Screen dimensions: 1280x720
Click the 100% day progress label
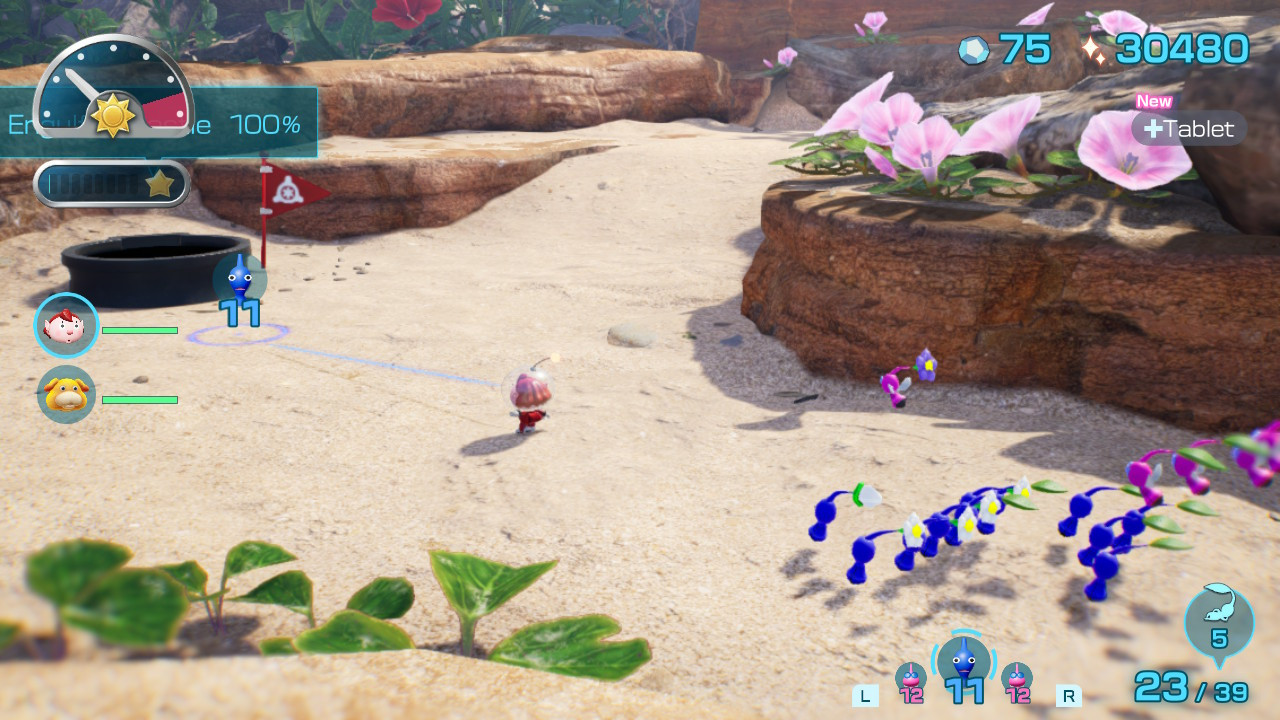point(268,125)
